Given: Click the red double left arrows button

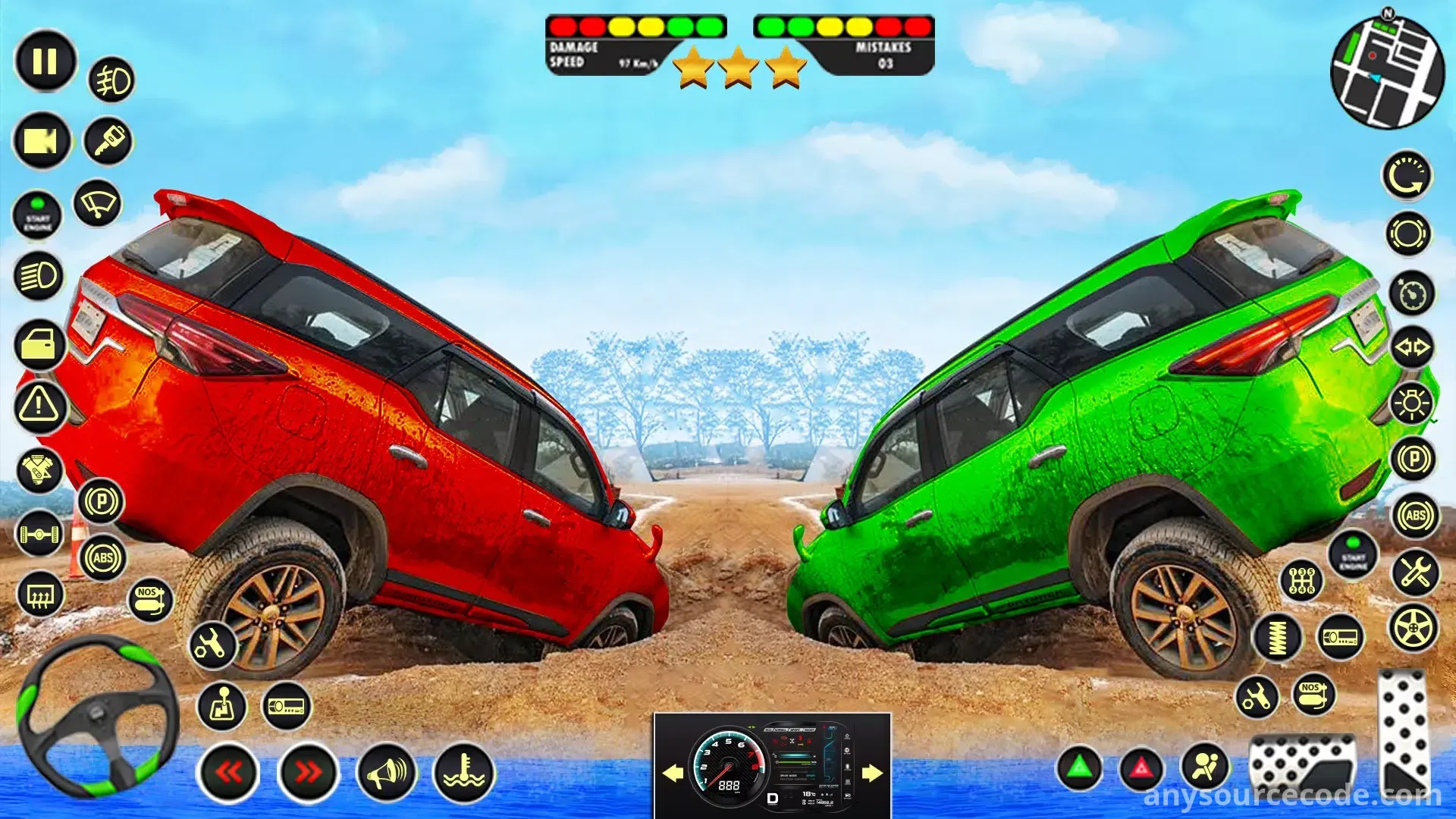Looking at the screenshot, I should 228,773.
